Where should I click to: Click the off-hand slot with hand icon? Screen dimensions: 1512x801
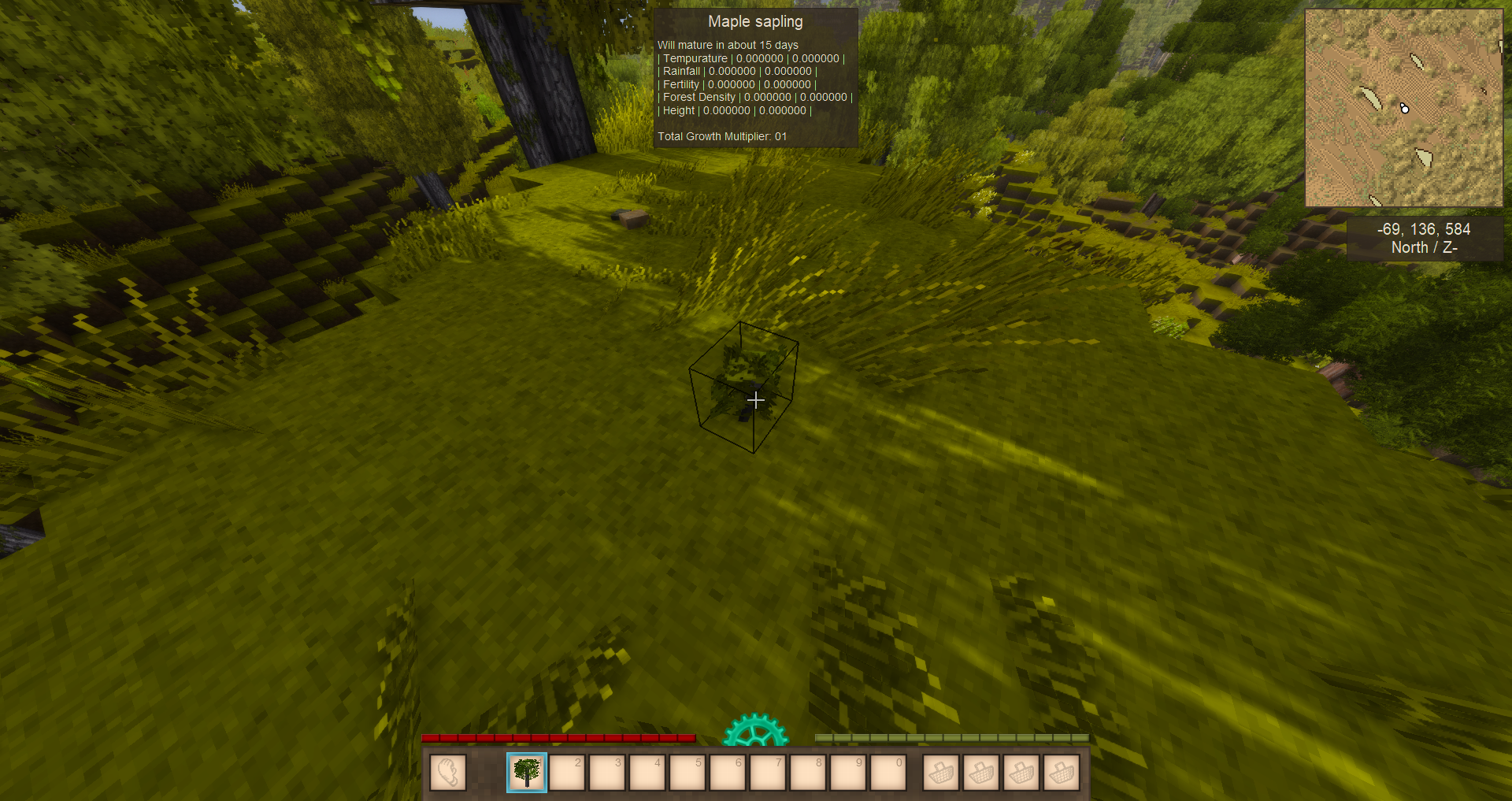pyautogui.click(x=448, y=773)
